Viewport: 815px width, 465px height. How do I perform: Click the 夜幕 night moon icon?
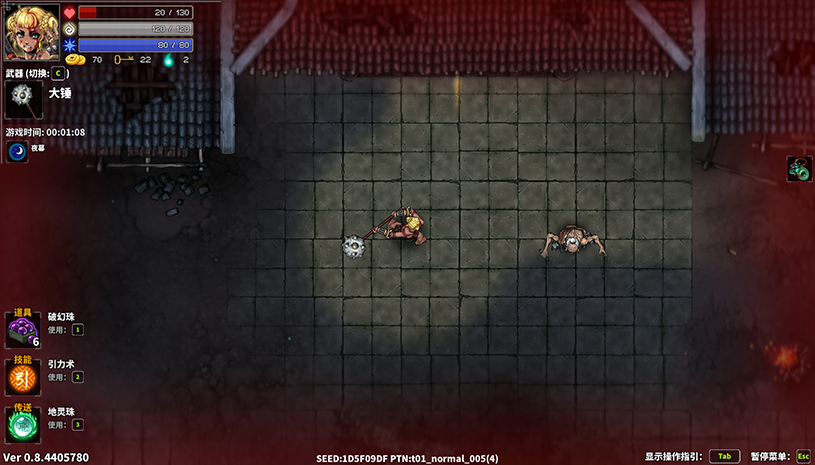17,151
